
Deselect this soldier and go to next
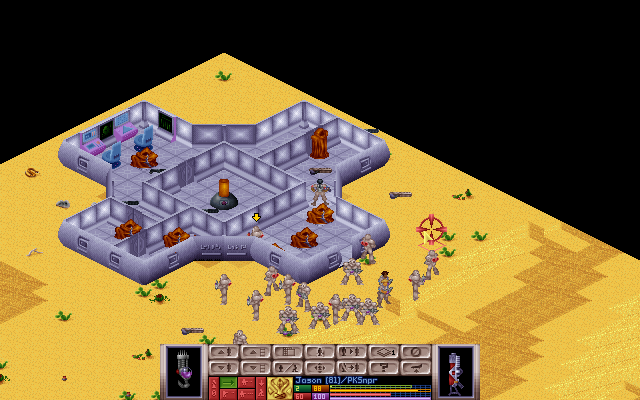350,367
